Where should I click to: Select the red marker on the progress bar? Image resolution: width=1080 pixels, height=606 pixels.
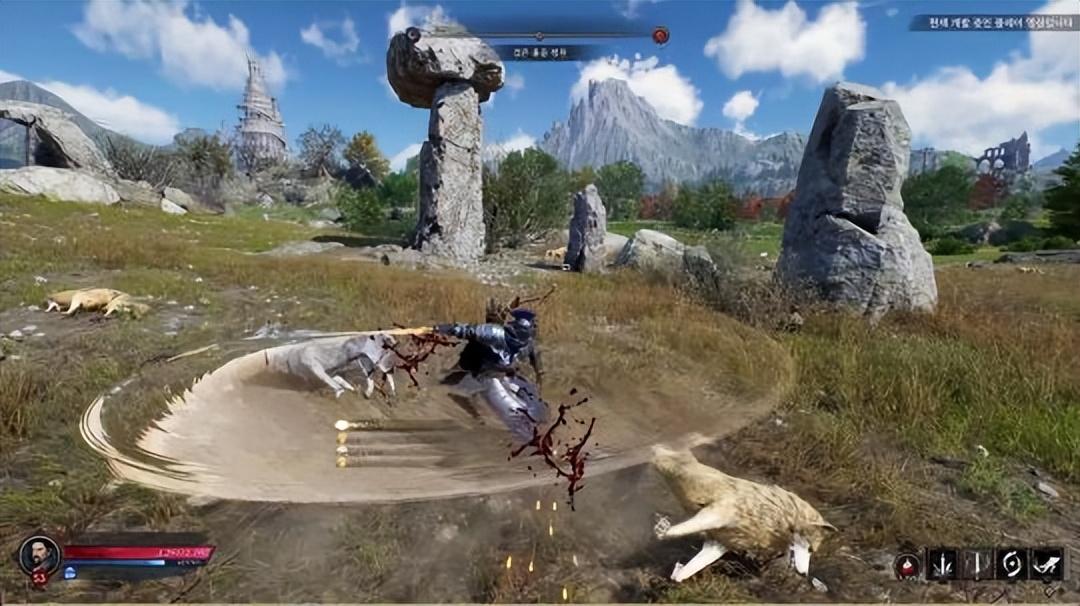660,36
